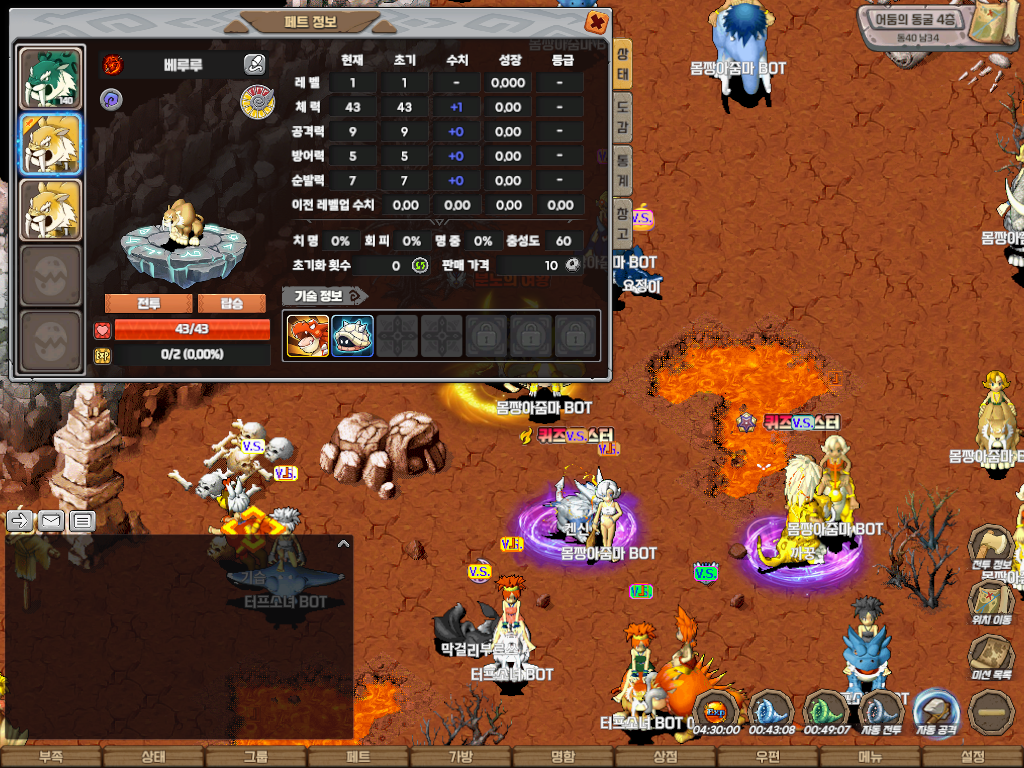1024x768 pixels.
Task: Click the 전투 button under the pet
Action: tap(147, 303)
